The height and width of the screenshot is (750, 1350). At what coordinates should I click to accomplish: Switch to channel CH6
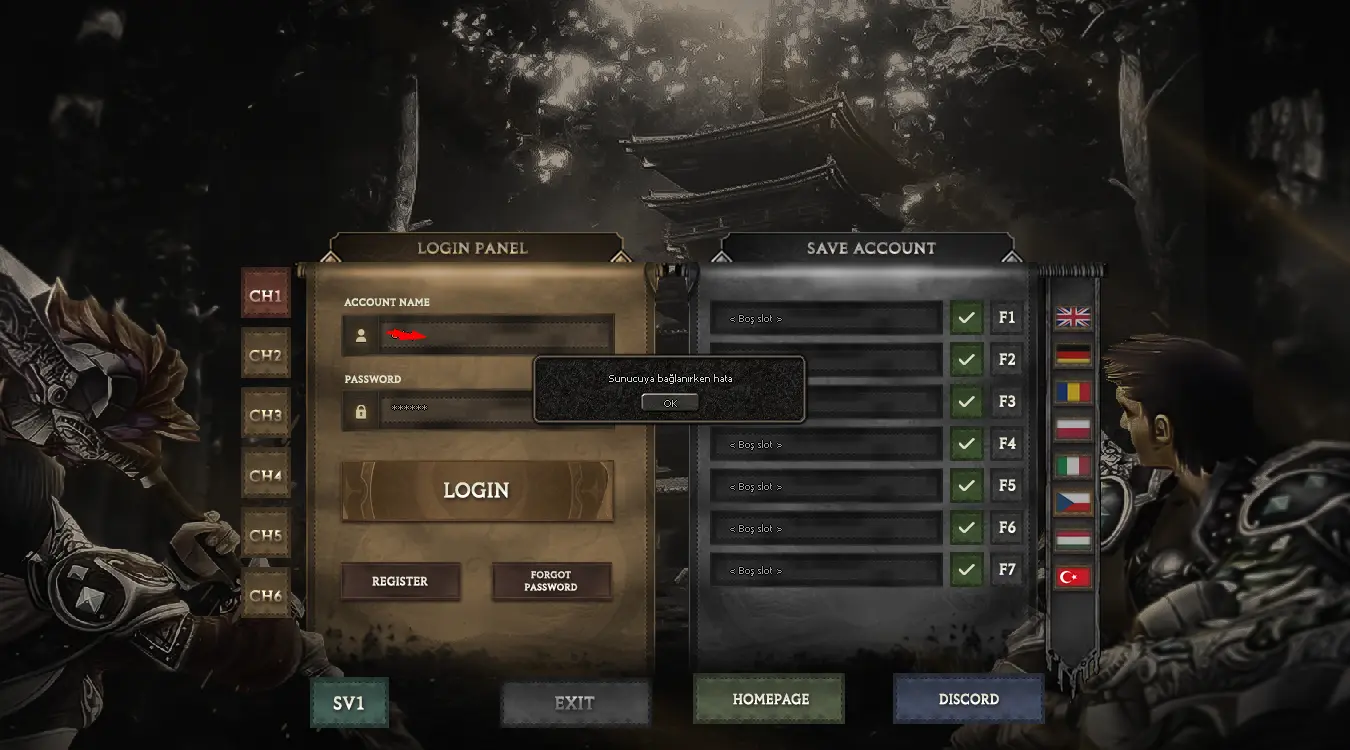[x=266, y=595]
